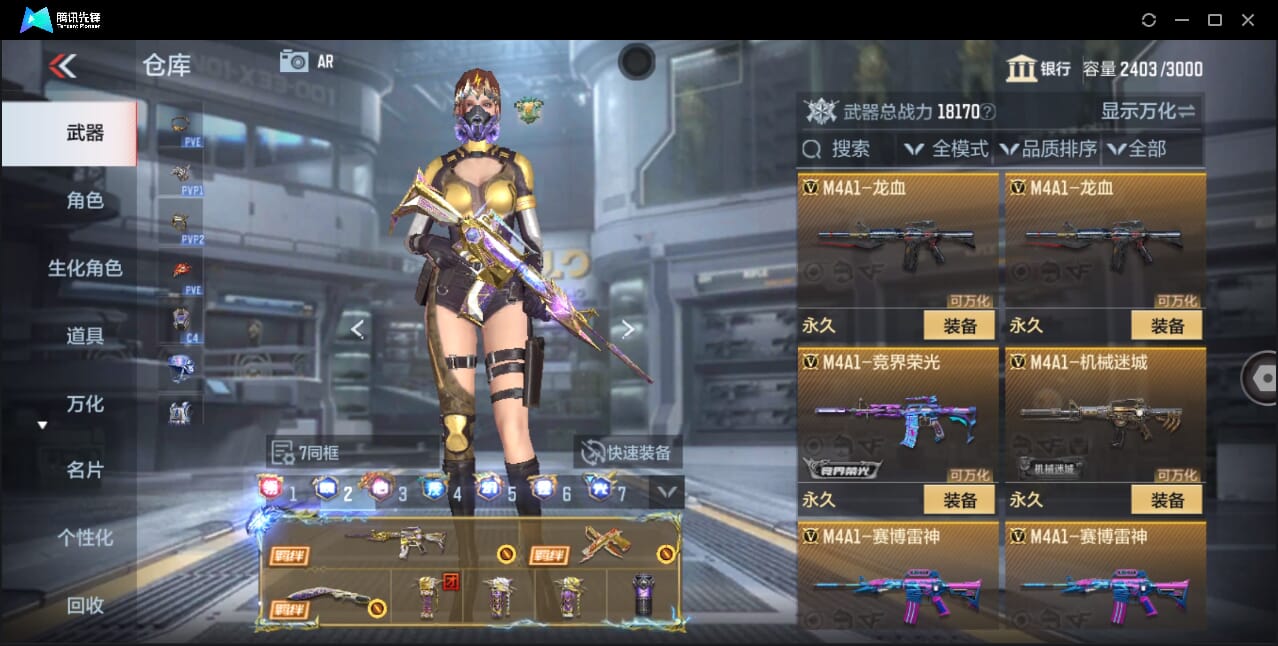Close the emulator window
This screenshot has width=1278, height=646.
(x=1248, y=20)
